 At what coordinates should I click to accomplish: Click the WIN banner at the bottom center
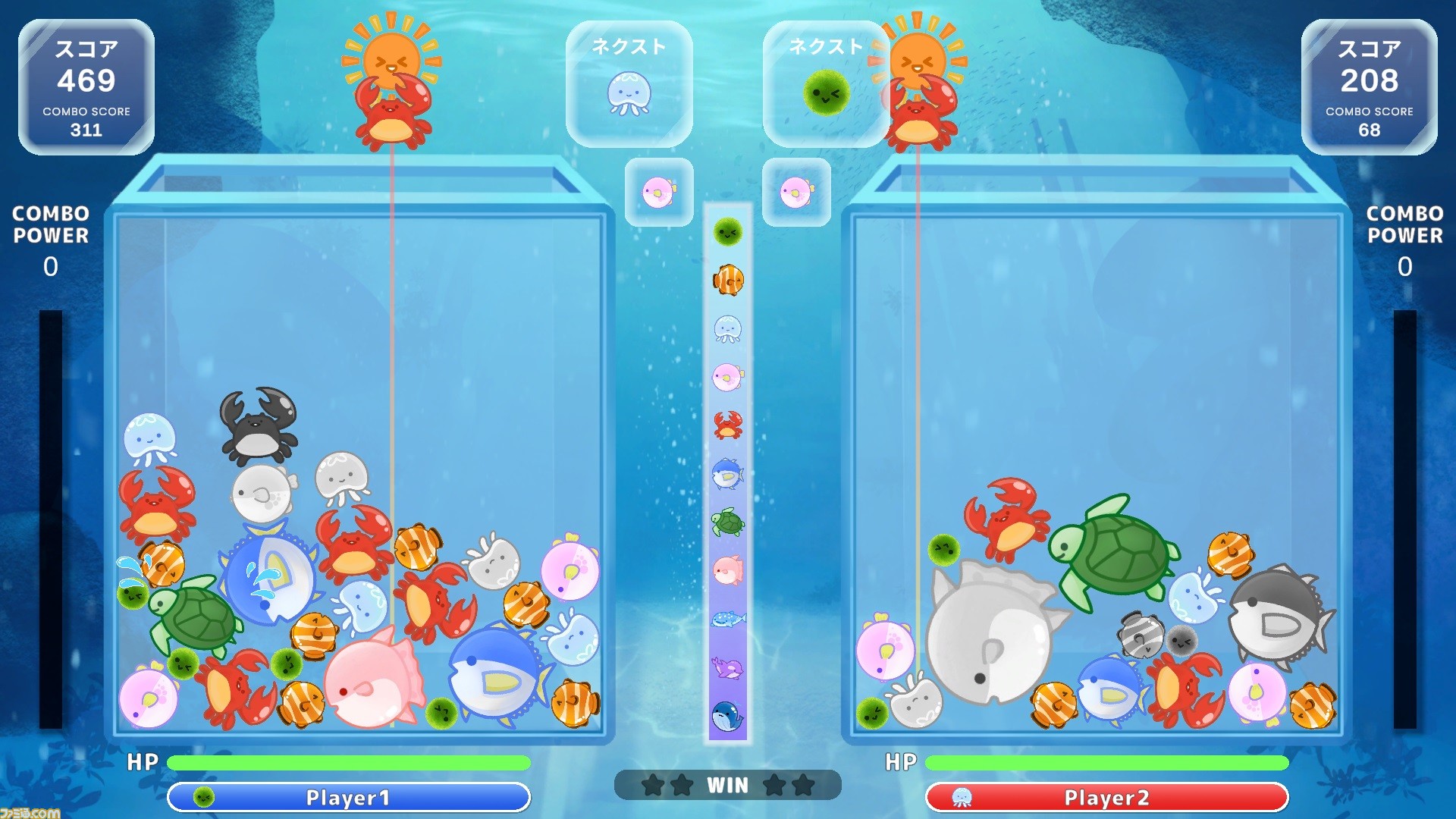point(727,786)
